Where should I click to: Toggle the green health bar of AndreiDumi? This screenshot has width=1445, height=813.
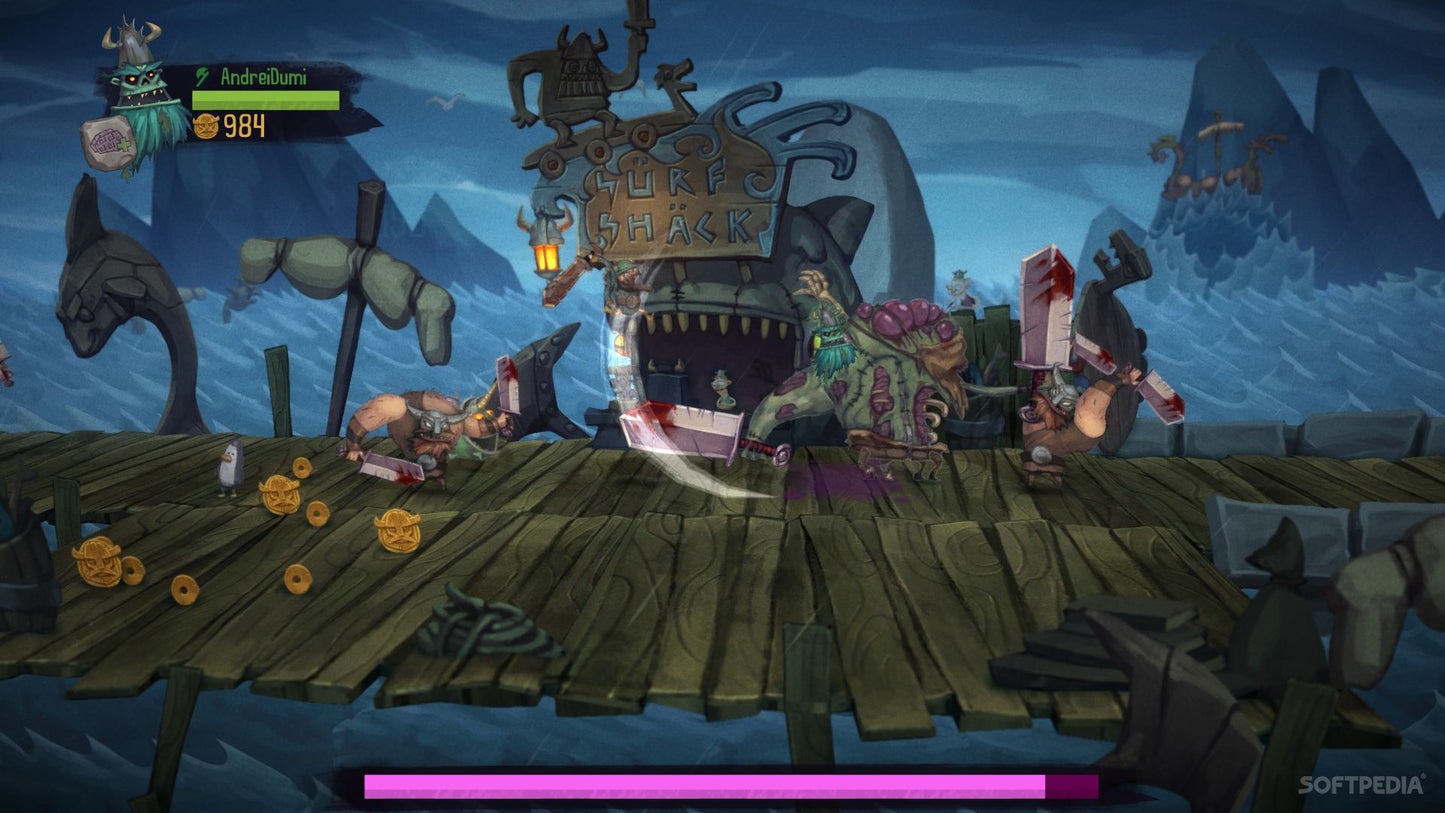click(x=263, y=98)
